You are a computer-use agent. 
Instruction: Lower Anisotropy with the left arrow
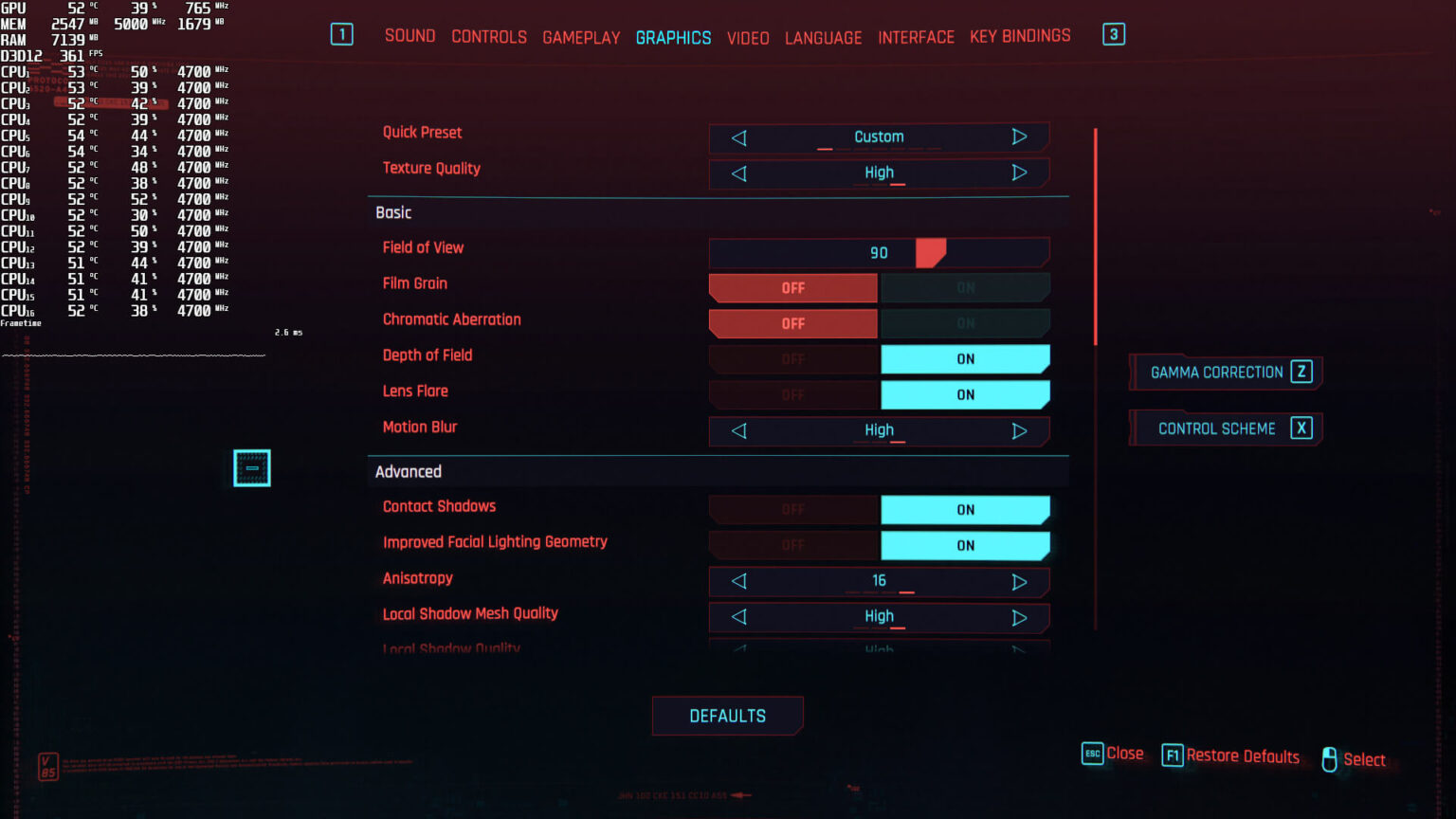click(x=739, y=581)
